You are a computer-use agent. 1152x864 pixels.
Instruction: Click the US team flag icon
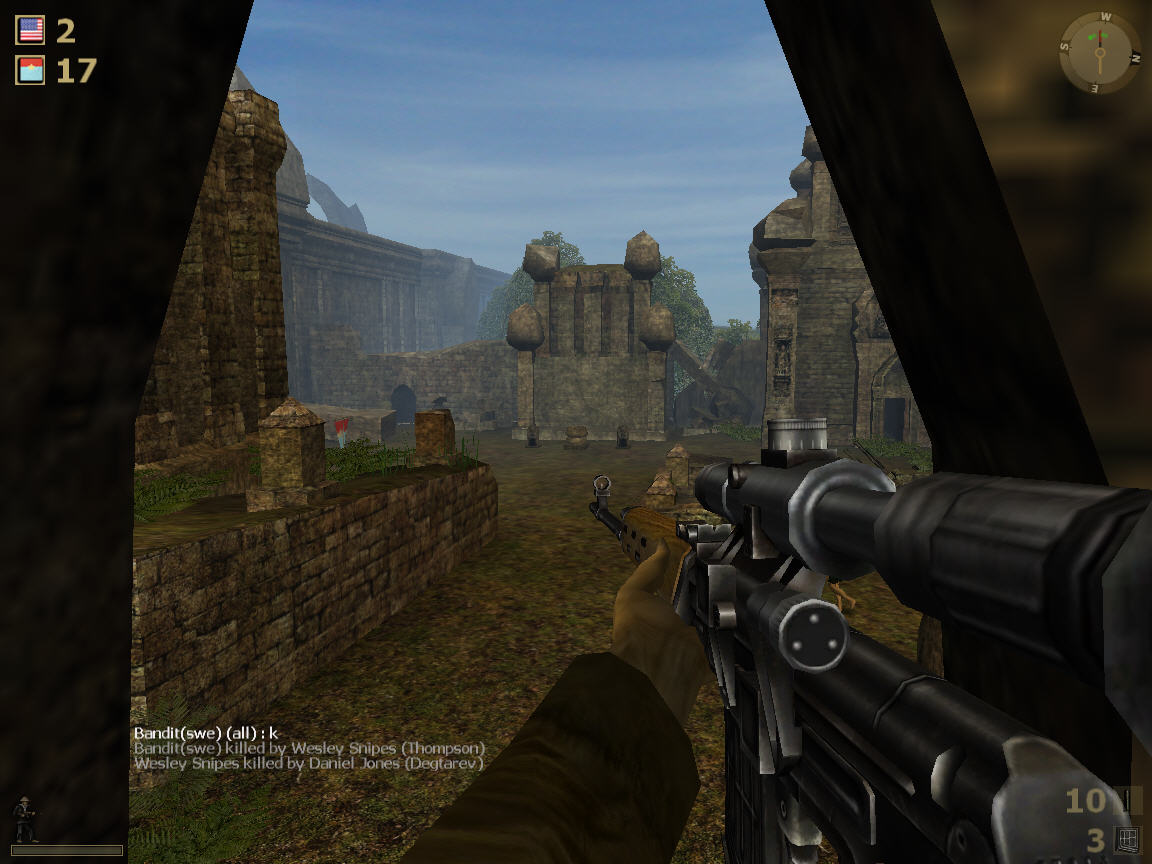pos(31,30)
